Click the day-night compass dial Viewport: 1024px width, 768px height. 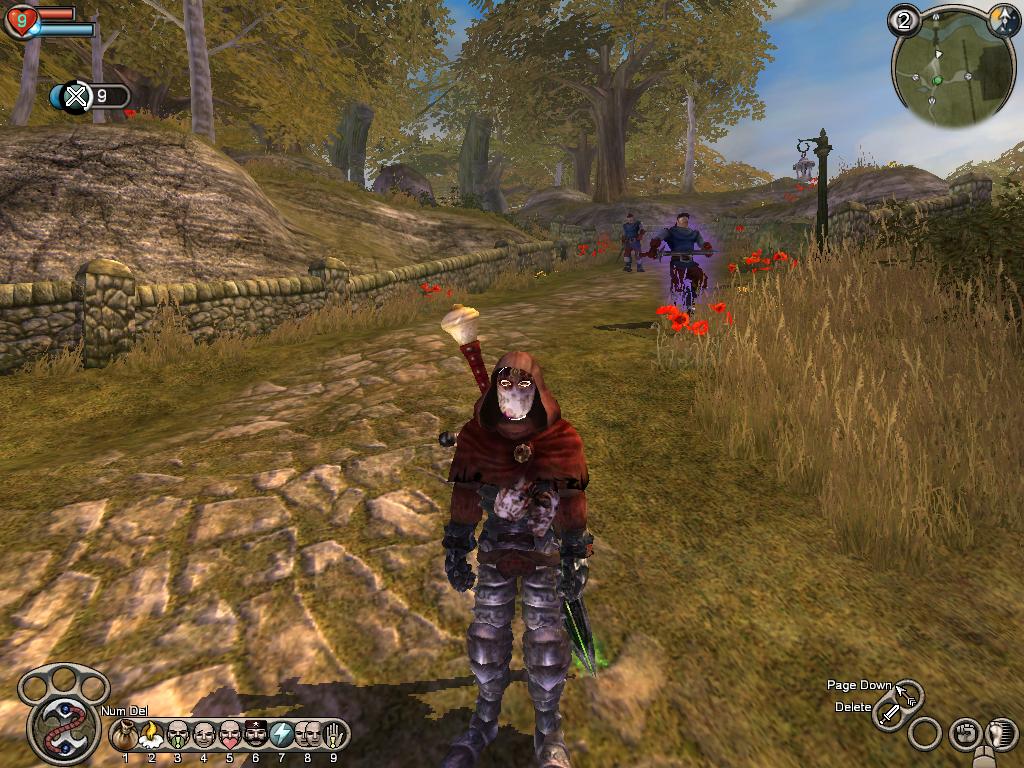coord(1003,20)
